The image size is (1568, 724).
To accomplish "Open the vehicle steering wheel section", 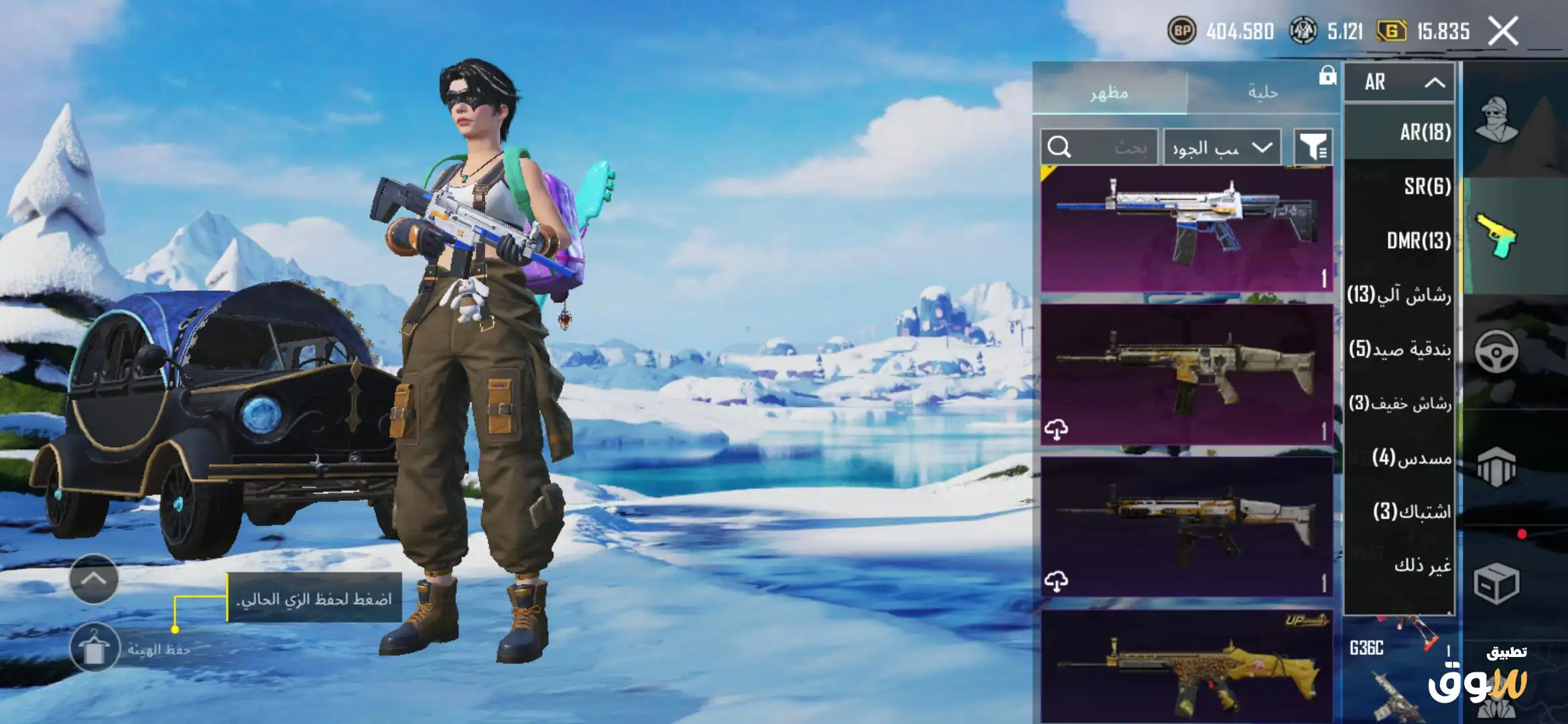I will coord(1496,351).
